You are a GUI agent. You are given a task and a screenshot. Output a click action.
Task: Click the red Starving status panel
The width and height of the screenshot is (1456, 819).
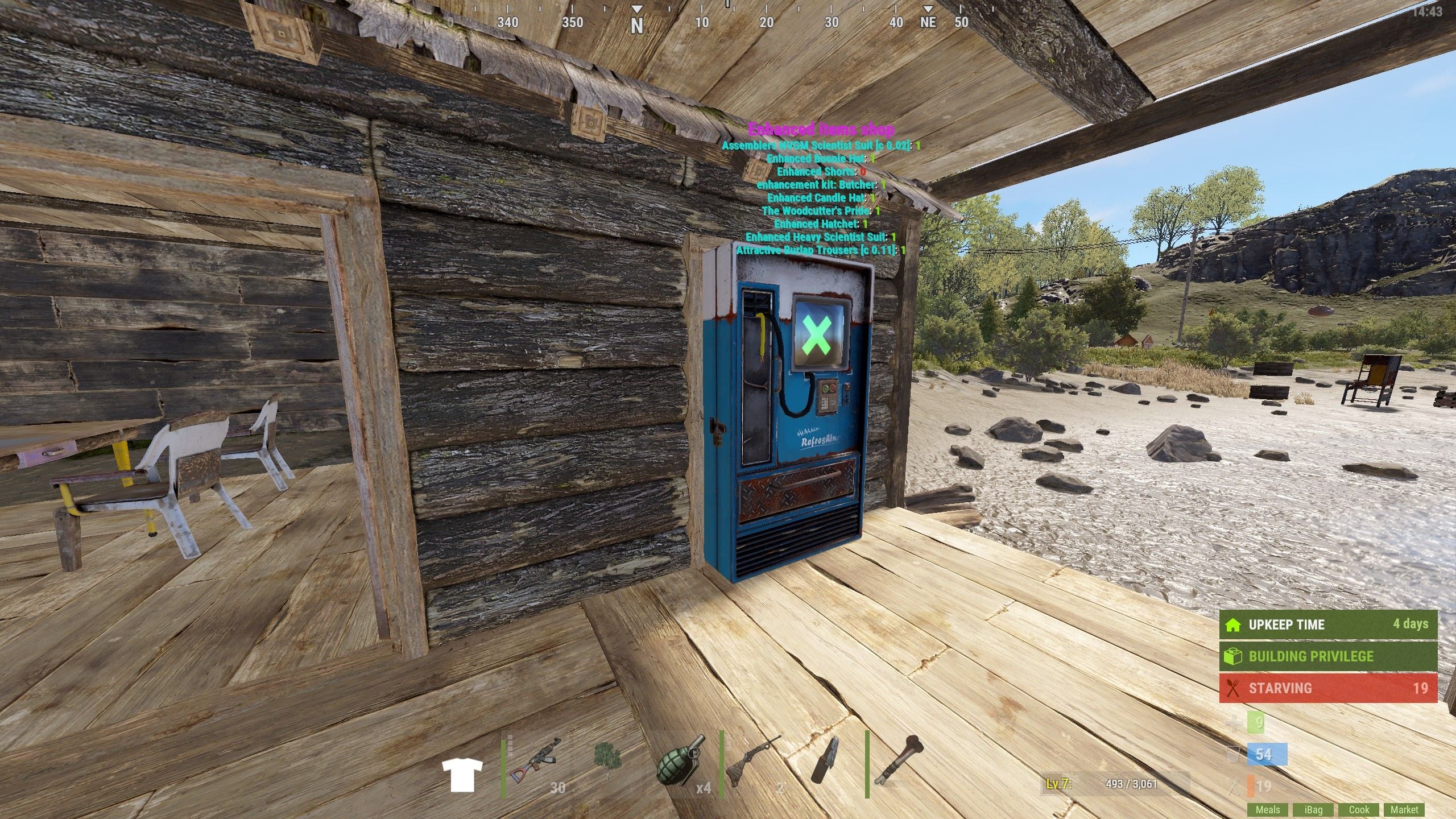click(x=1328, y=688)
